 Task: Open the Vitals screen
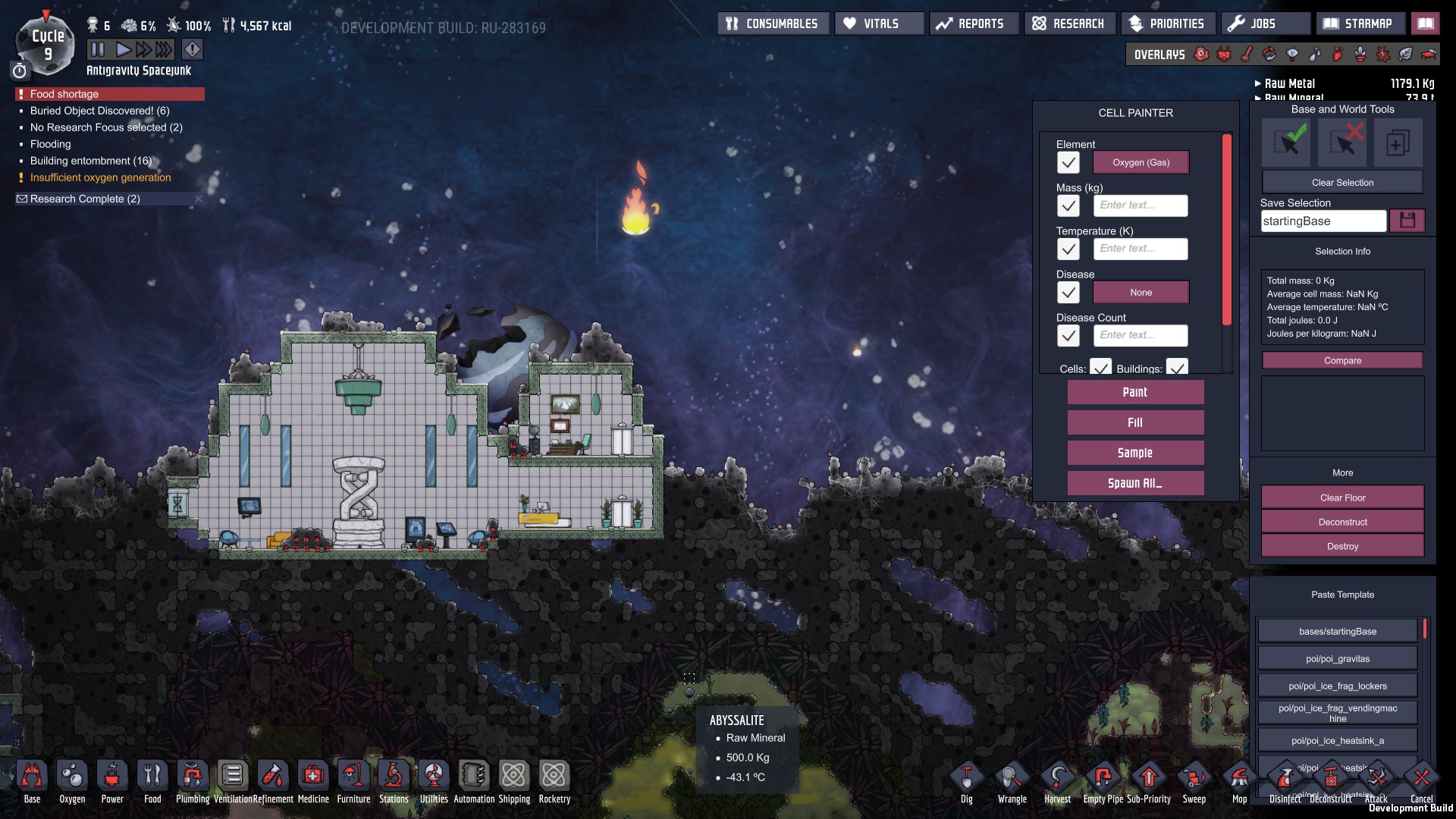[x=880, y=24]
